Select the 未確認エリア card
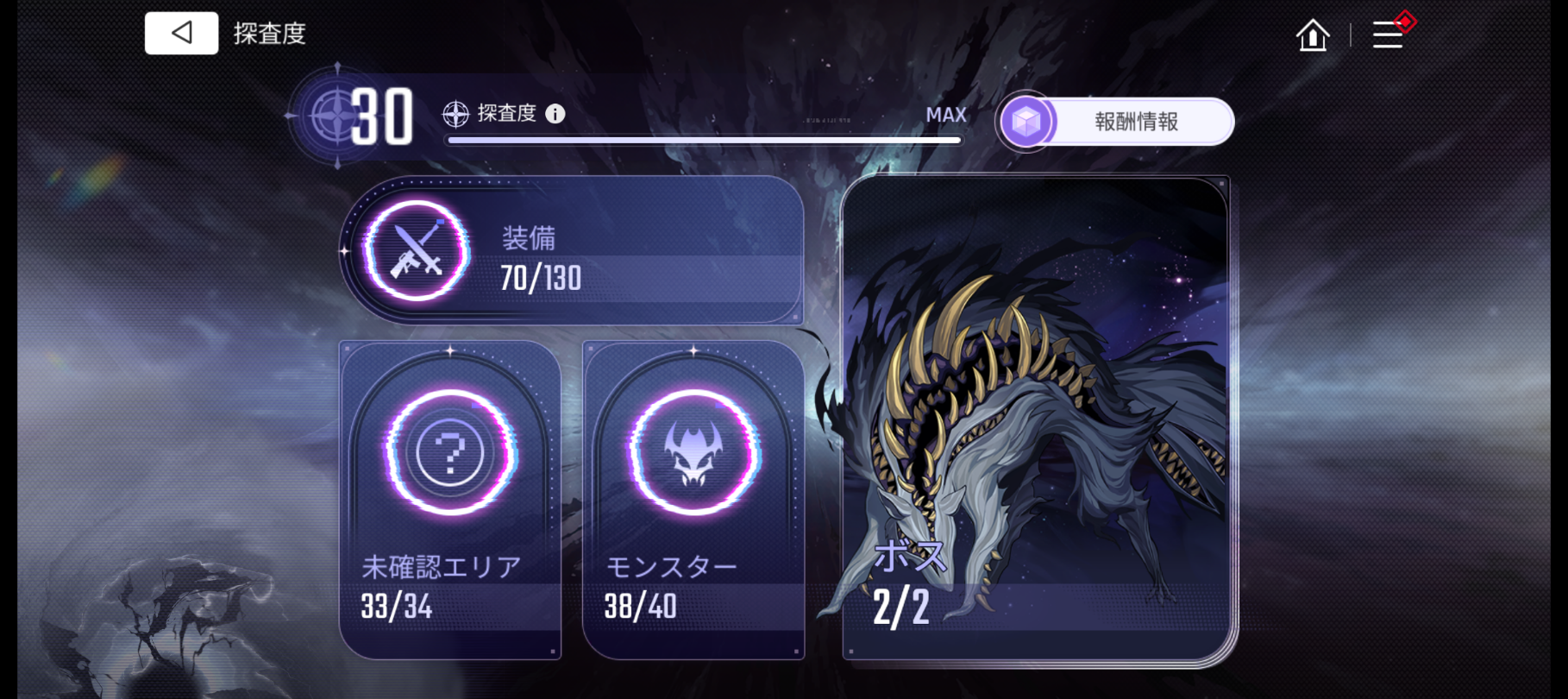 pyautogui.click(x=450, y=500)
